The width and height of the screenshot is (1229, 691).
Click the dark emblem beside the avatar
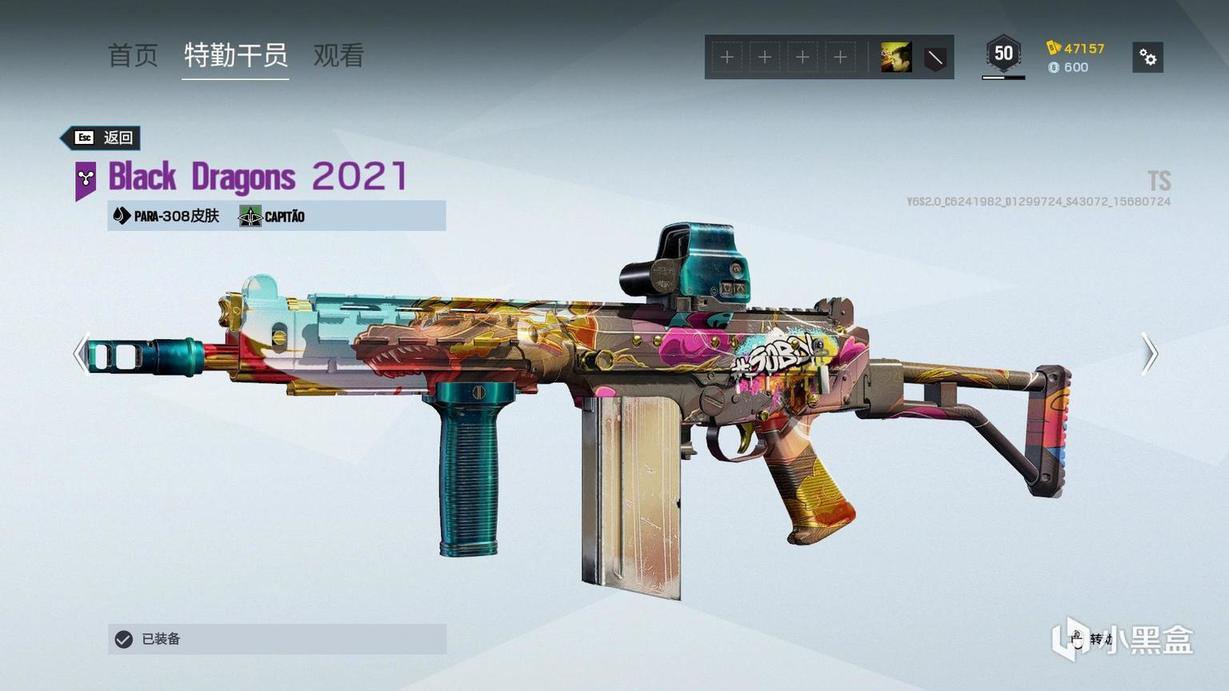[934, 58]
